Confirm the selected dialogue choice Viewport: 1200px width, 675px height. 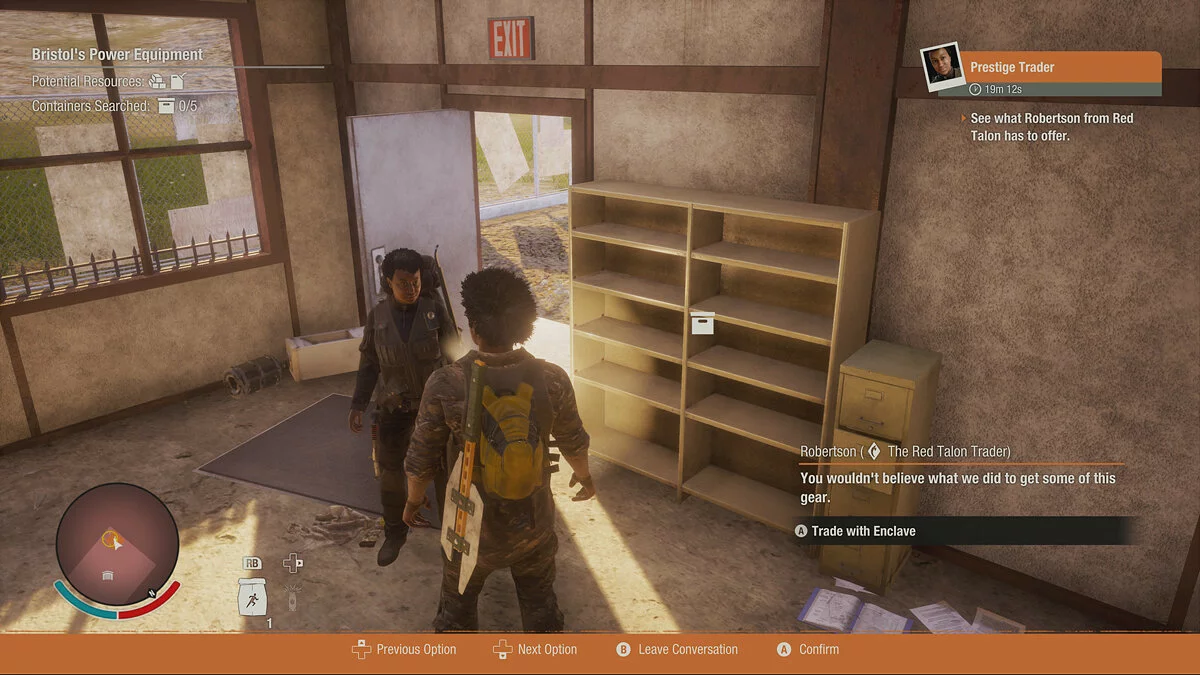[808, 649]
